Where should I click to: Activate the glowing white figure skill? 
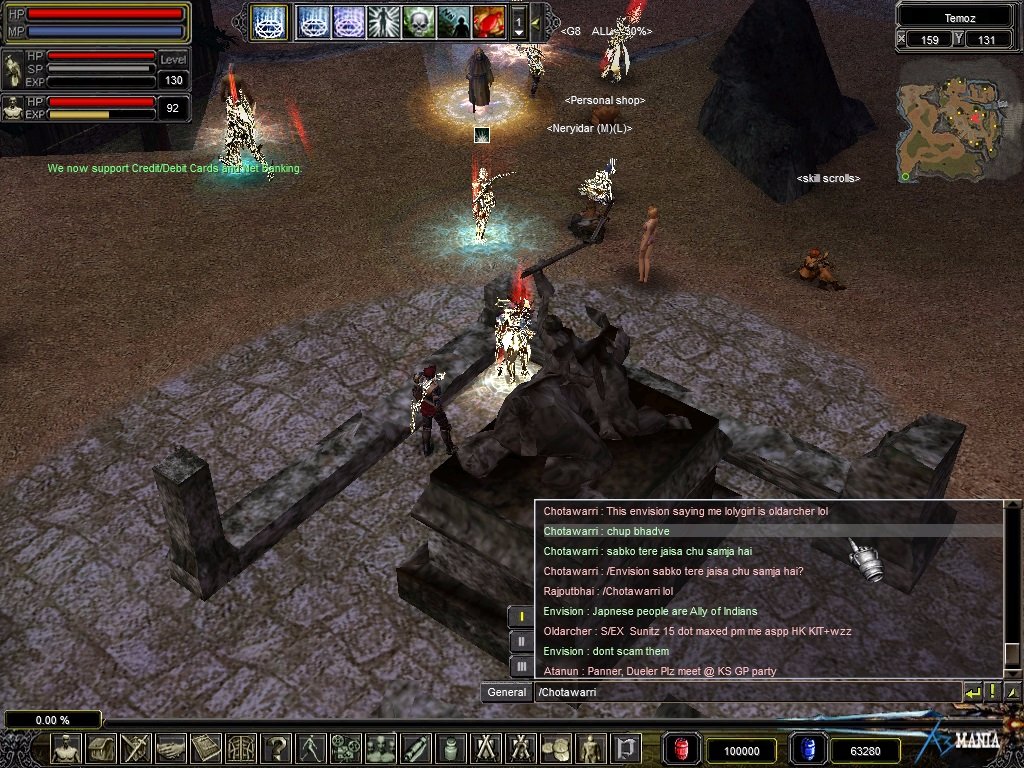tap(383, 21)
